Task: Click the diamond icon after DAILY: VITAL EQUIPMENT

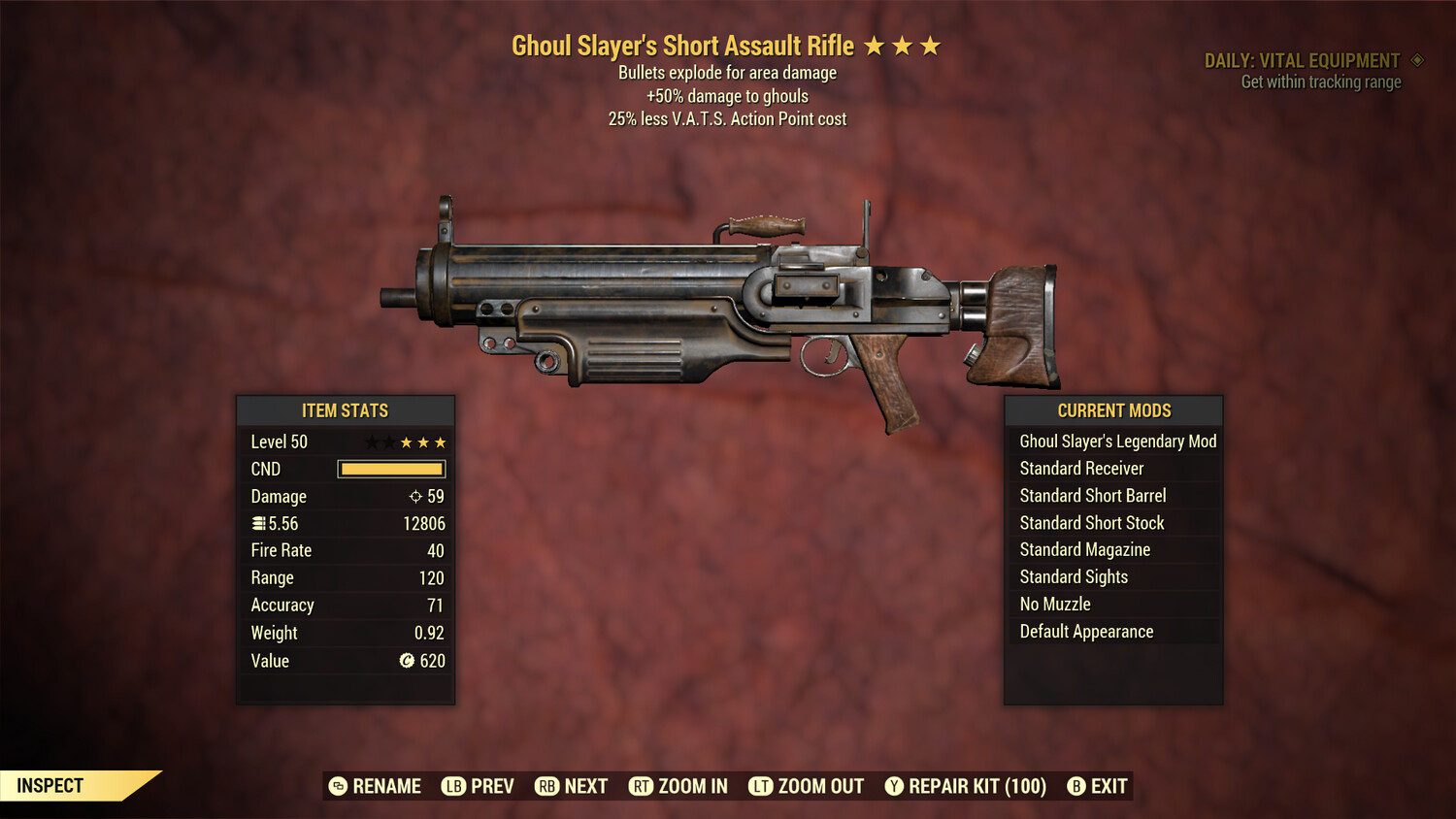Action: (x=1416, y=60)
